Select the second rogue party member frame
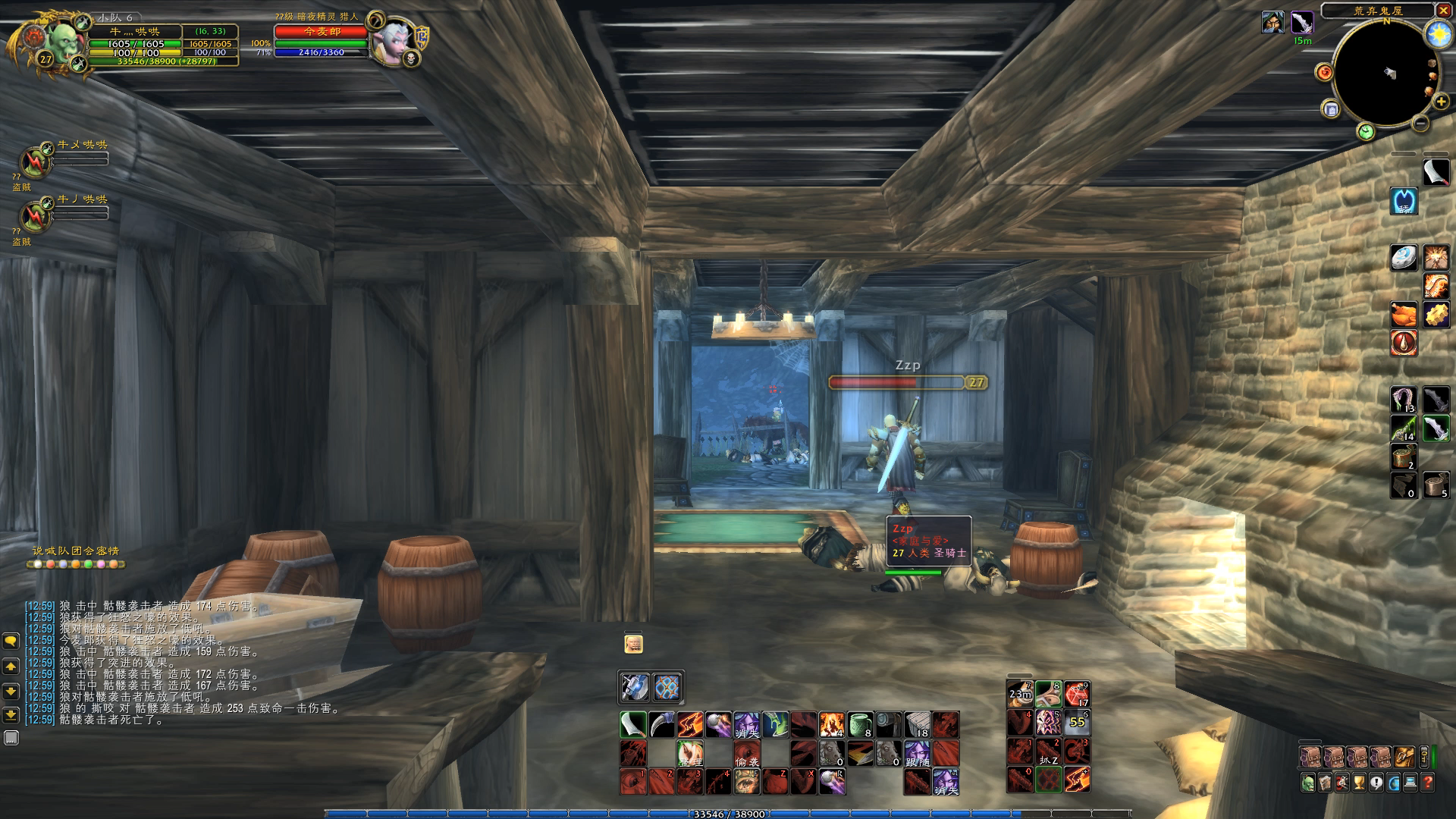The image size is (1456, 819). 36,216
